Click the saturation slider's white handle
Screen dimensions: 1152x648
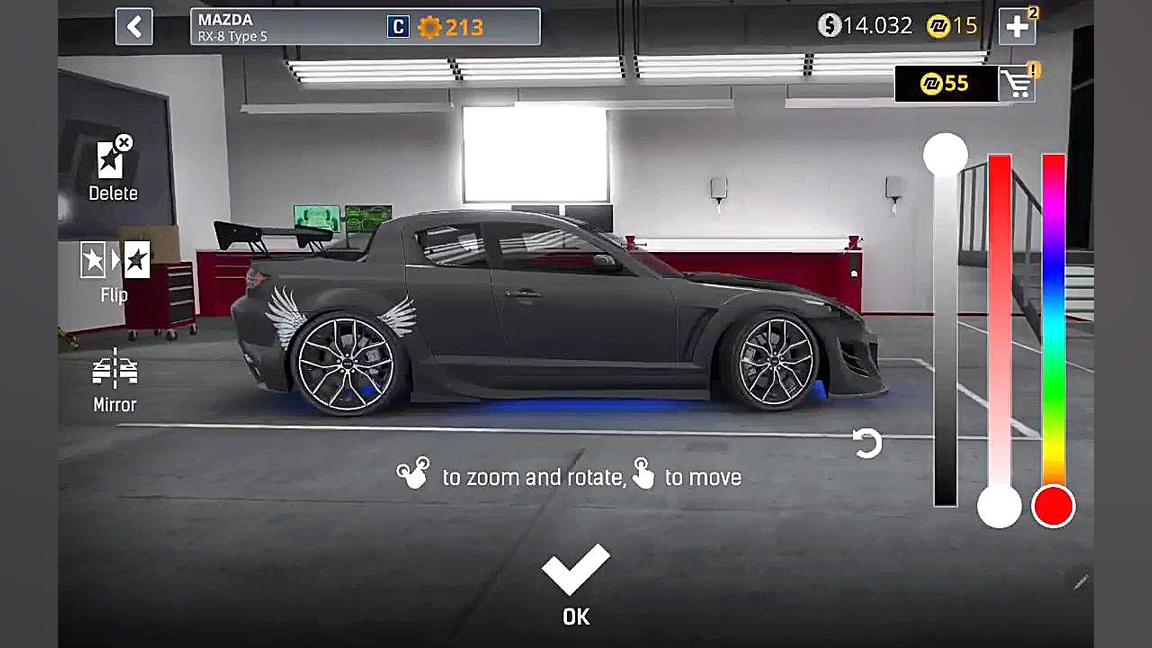pyautogui.click(x=999, y=506)
